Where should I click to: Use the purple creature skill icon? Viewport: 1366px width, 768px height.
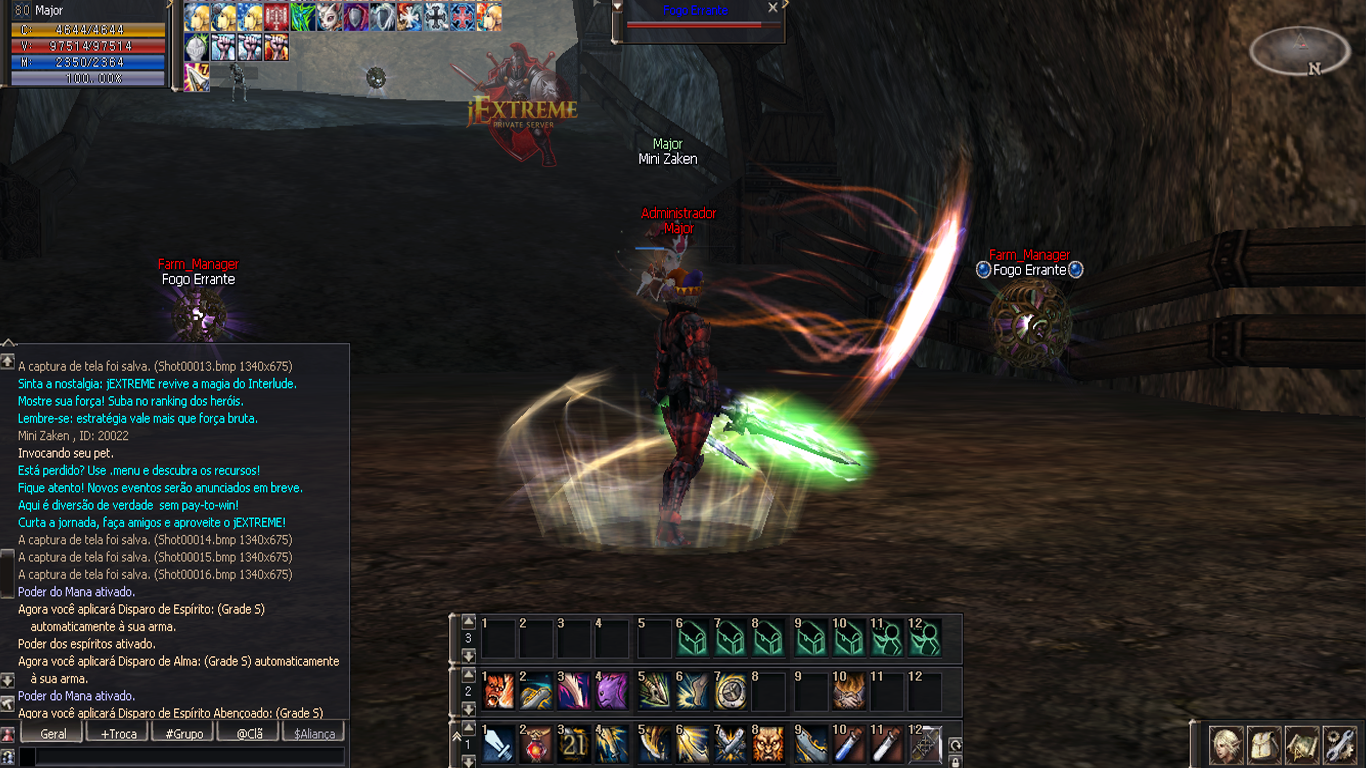613,690
